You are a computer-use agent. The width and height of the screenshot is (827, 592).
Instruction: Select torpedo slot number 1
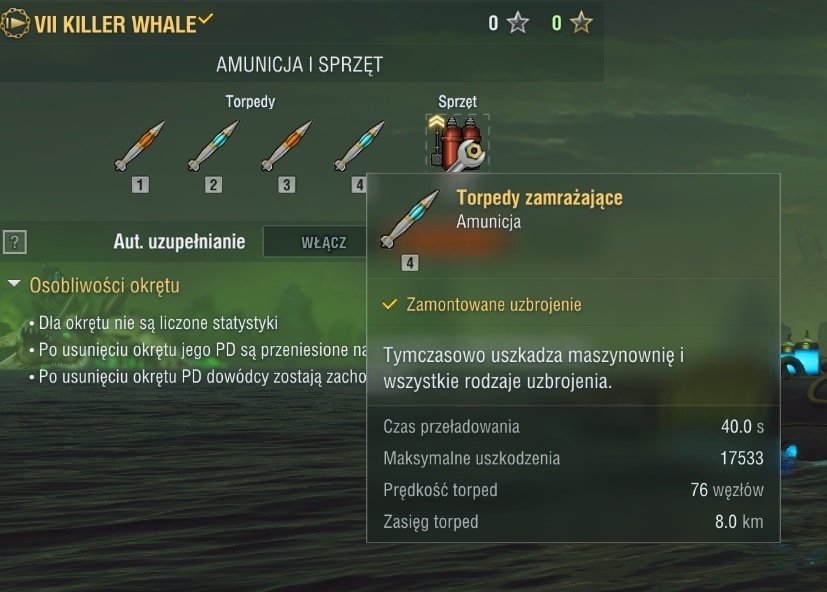139,147
